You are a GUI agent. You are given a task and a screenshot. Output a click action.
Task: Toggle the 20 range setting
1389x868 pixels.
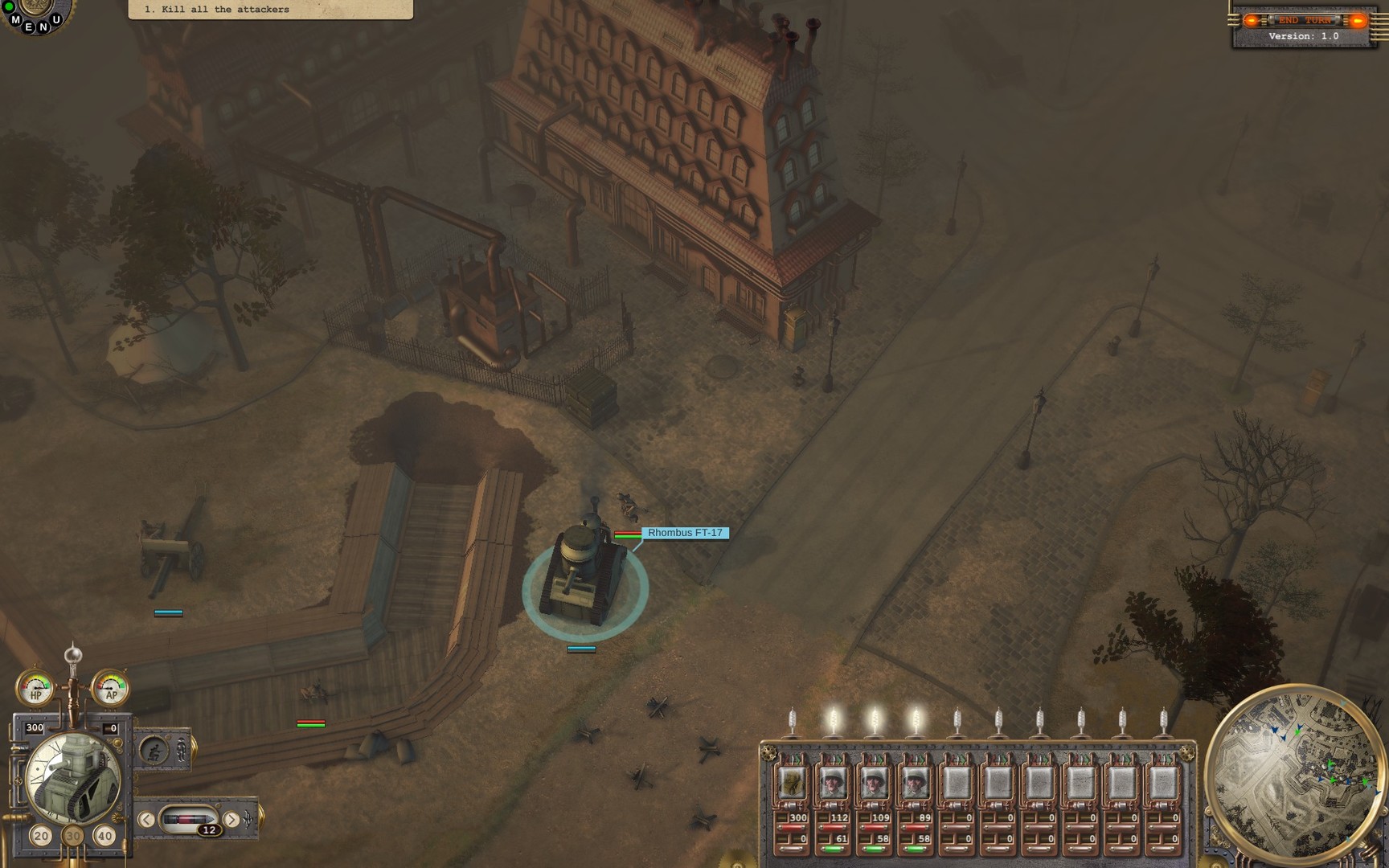click(43, 836)
